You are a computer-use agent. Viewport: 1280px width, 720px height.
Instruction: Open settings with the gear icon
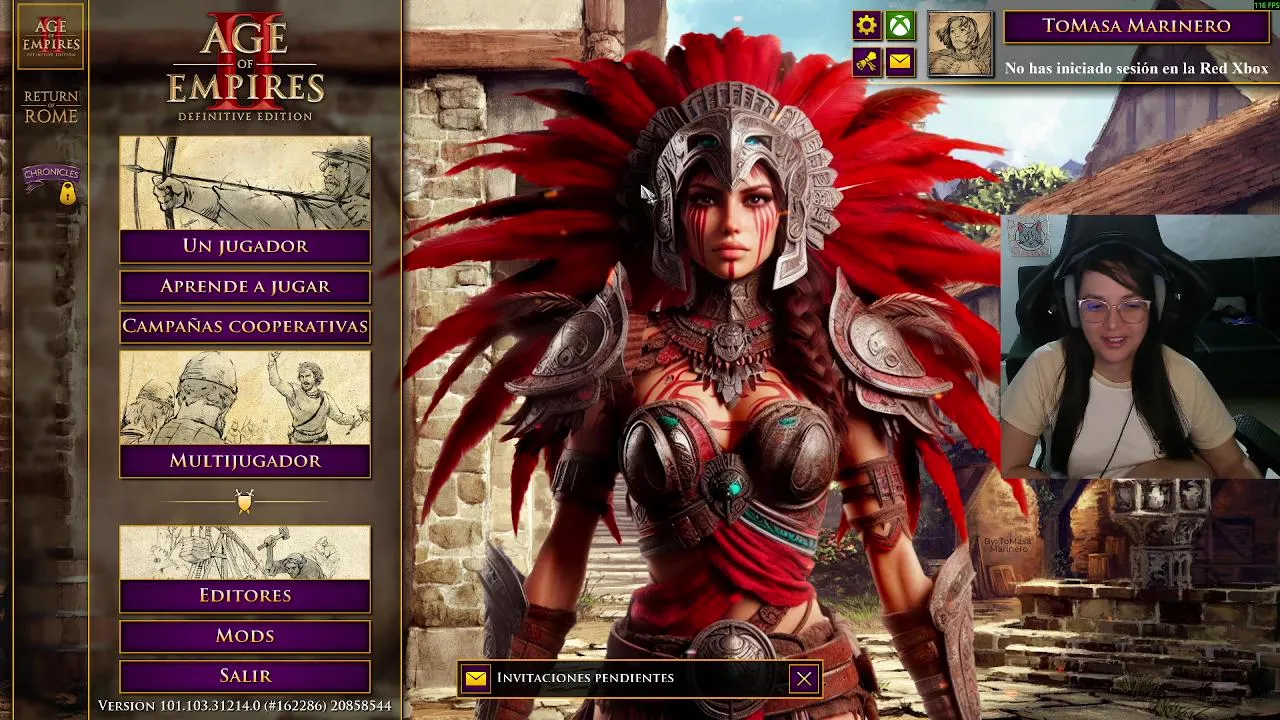(x=866, y=26)
